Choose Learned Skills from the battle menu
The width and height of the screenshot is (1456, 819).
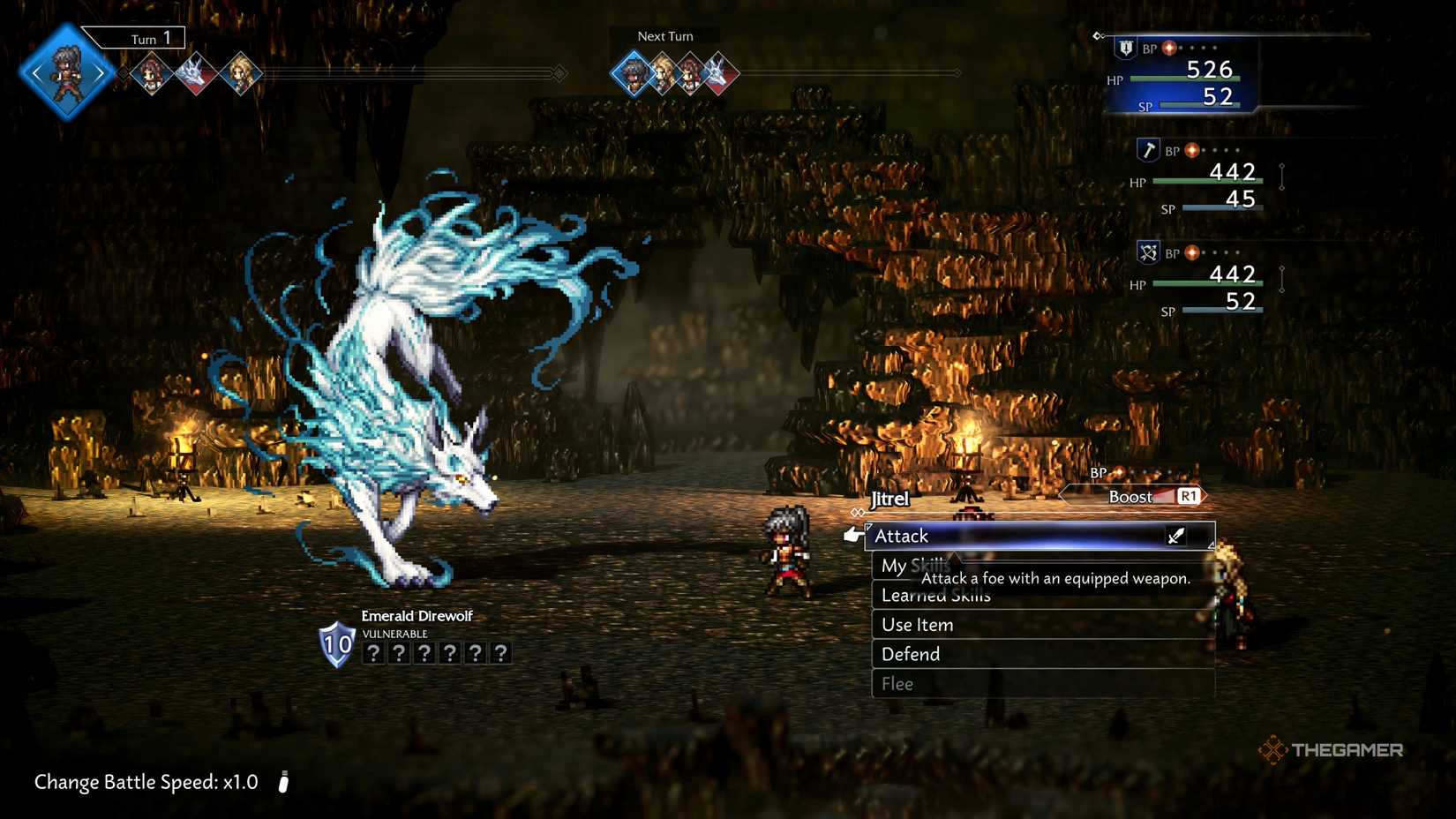(935, 595)
